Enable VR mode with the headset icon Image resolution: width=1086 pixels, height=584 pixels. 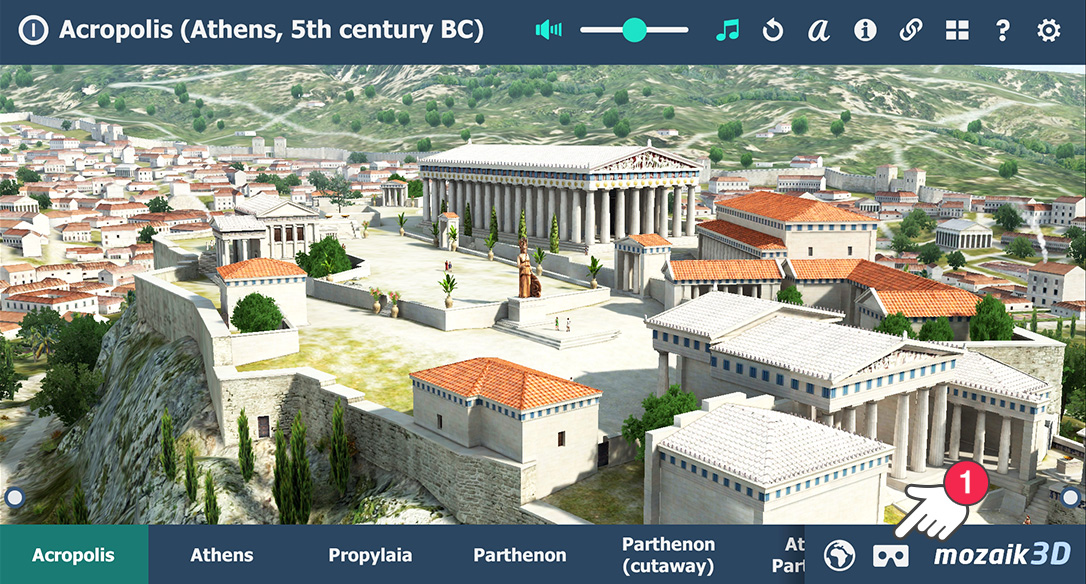pos(890,555)
